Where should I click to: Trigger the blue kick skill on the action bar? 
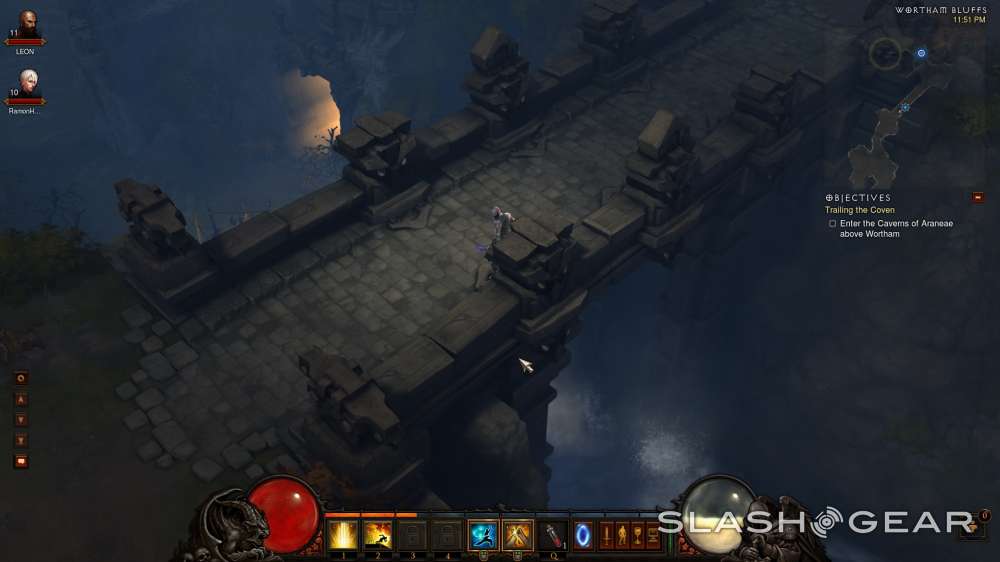[x=483, y=535]
